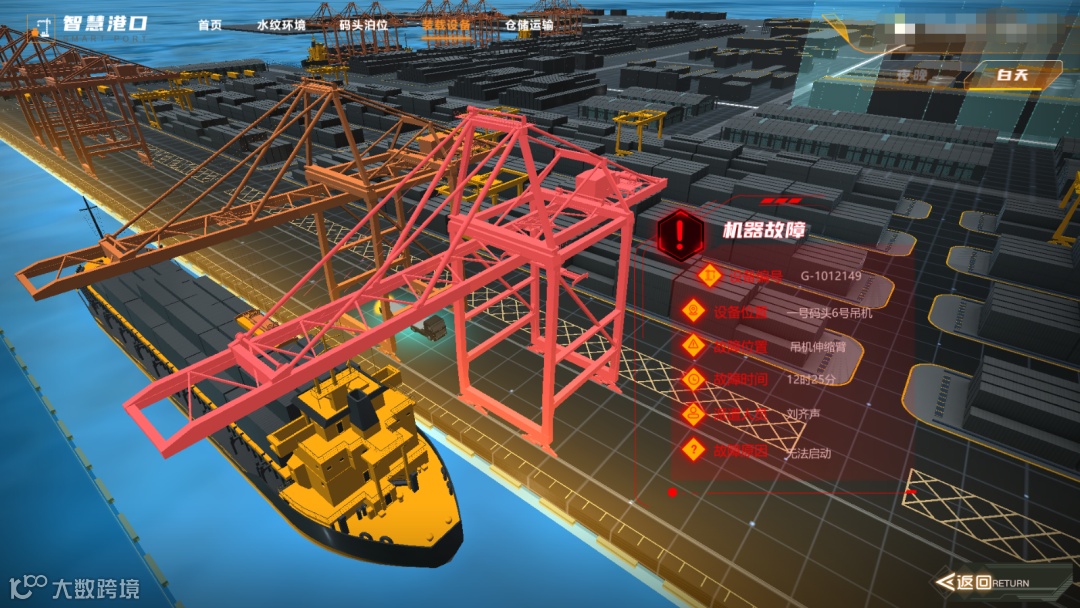The width and height of the screenshot is (1080, 608).
Task: Click the red 机器故障 warning hexagon icon
Action: pos(680,234)
